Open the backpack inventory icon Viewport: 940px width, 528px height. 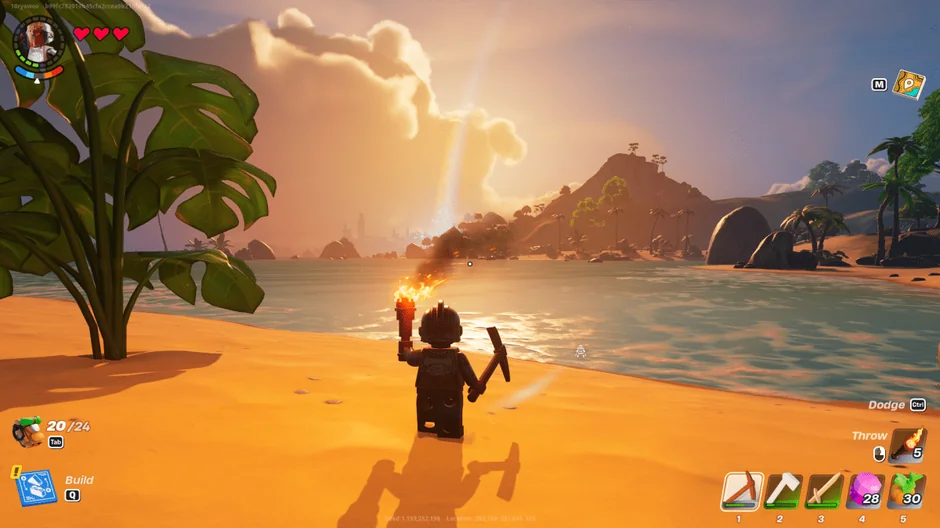point(27,432)
